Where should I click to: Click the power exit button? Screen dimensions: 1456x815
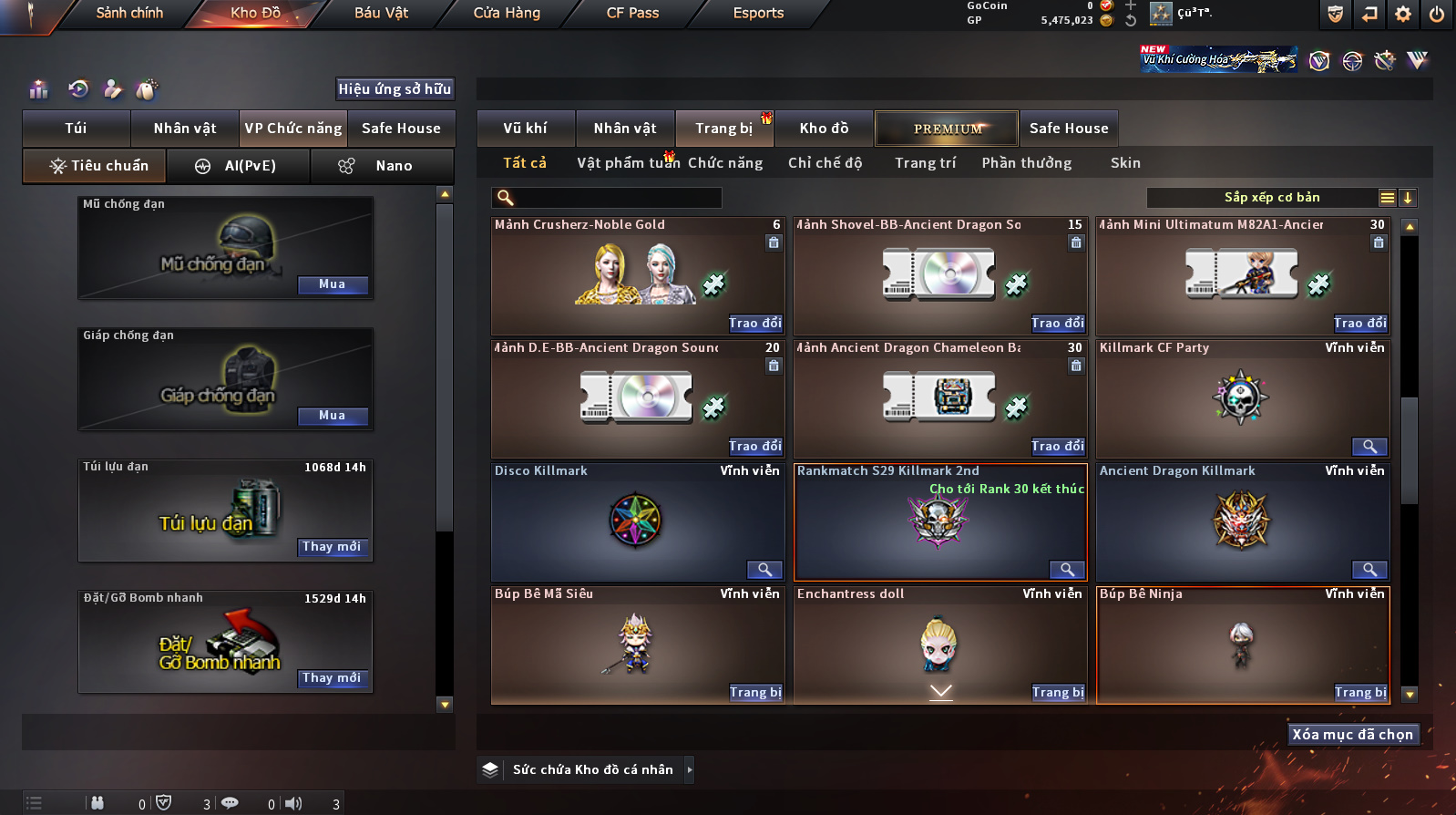[x=1437, y=14]
